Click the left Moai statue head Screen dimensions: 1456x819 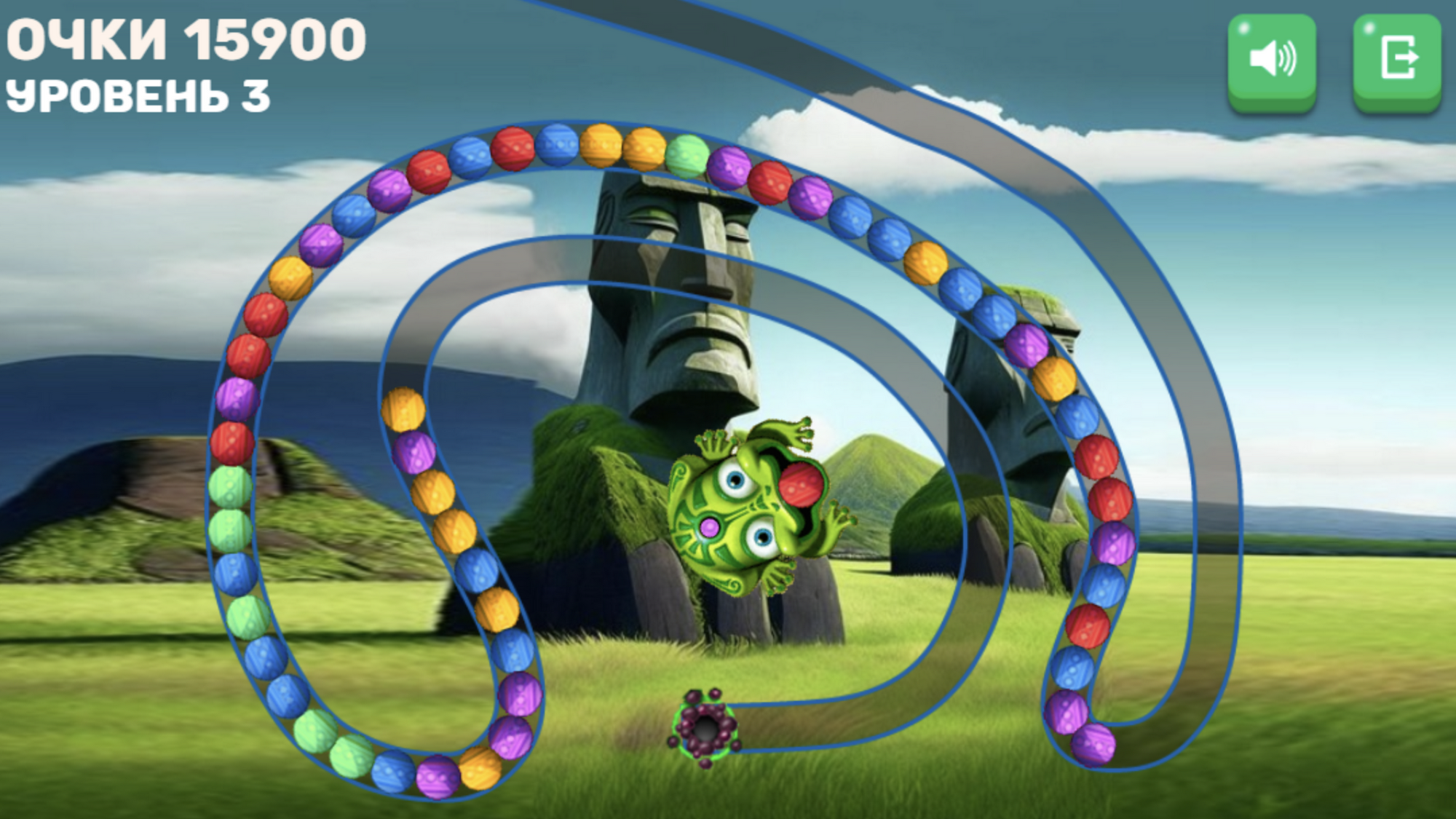(x=677, y=277)
